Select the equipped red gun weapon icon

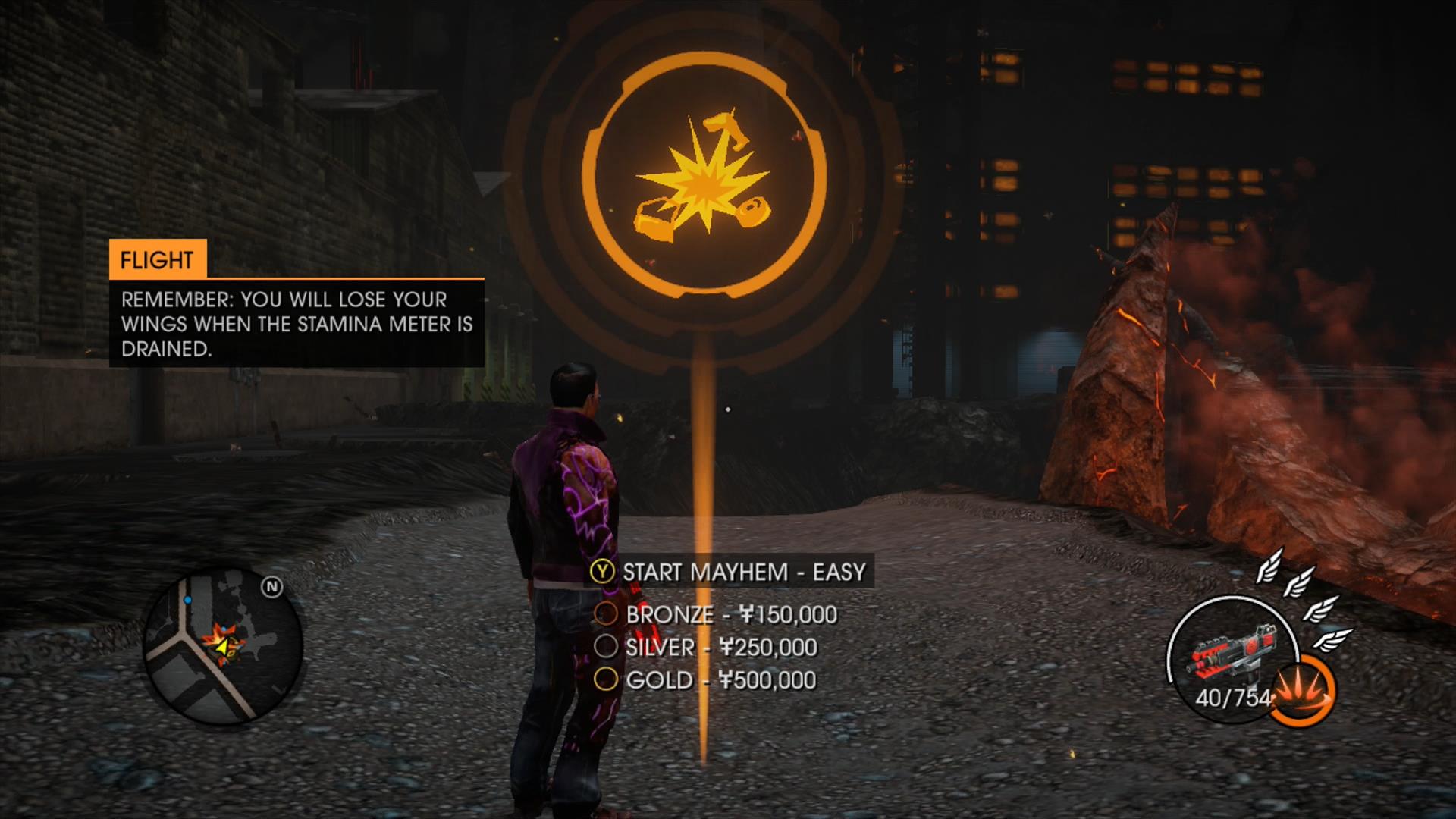point(1229,654)
